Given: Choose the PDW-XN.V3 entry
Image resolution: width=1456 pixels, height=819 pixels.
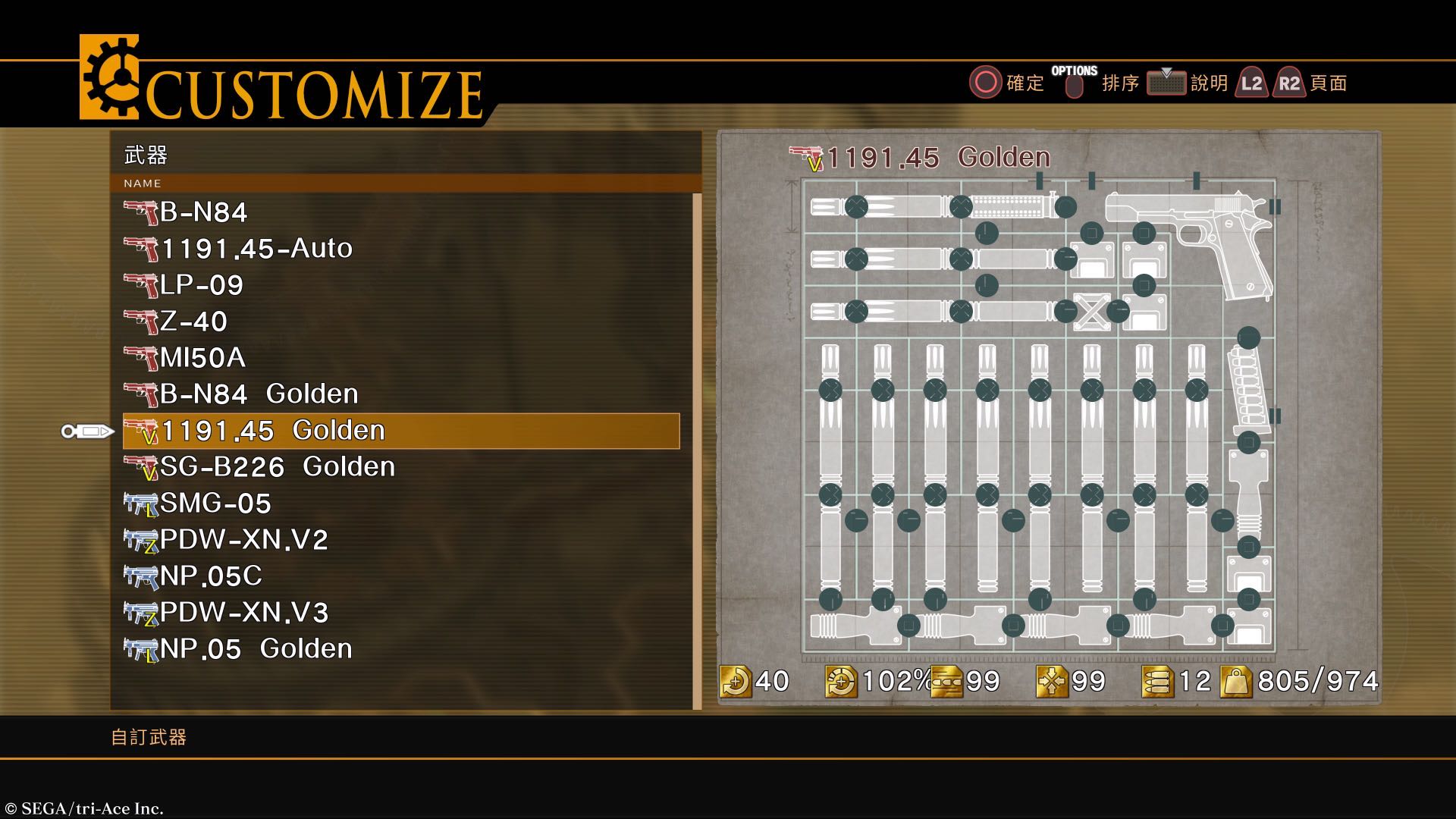Looking at the screenshot, I should point(243,613).
